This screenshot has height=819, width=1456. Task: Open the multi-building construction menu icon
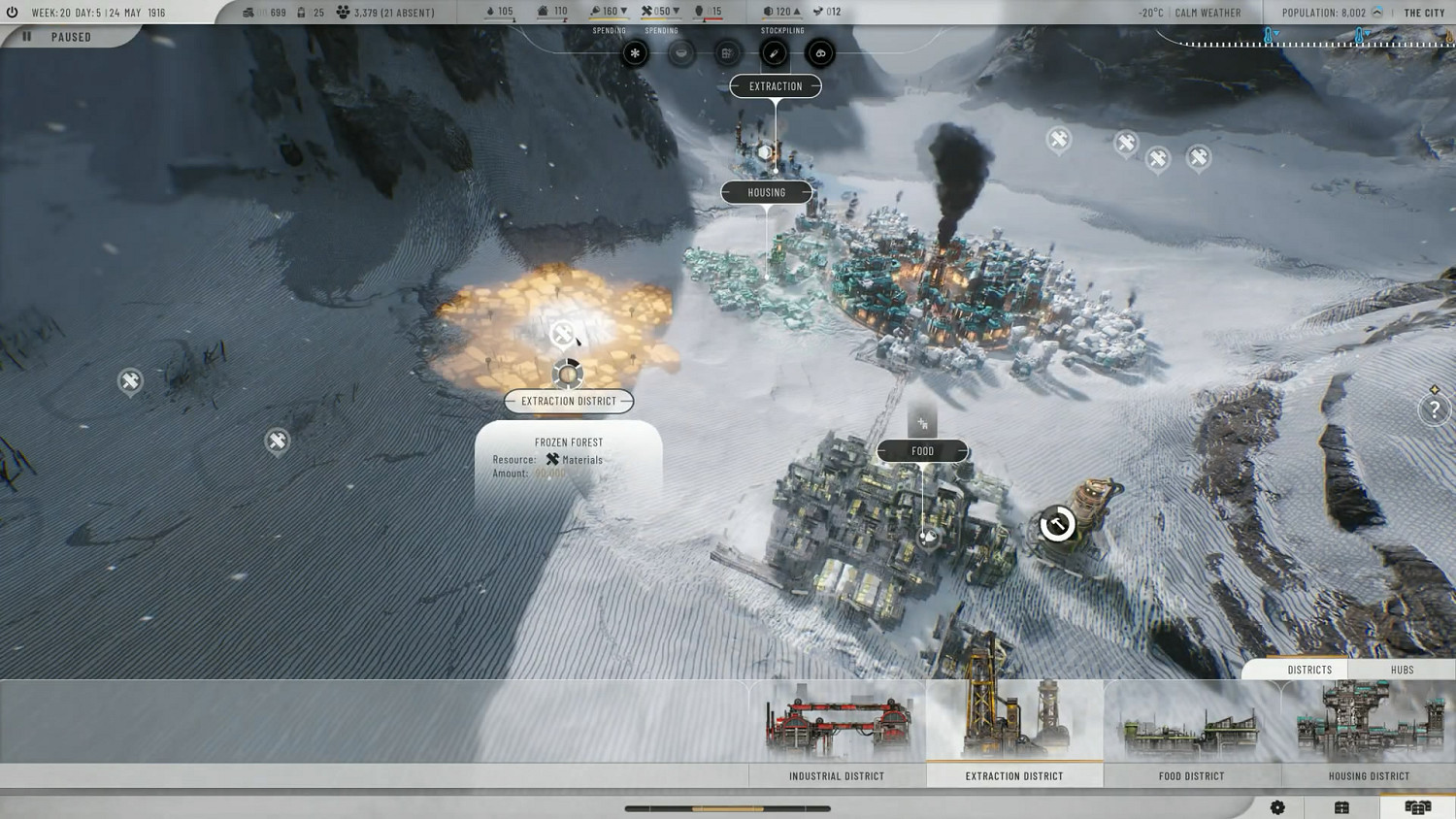click(1417, 807)
